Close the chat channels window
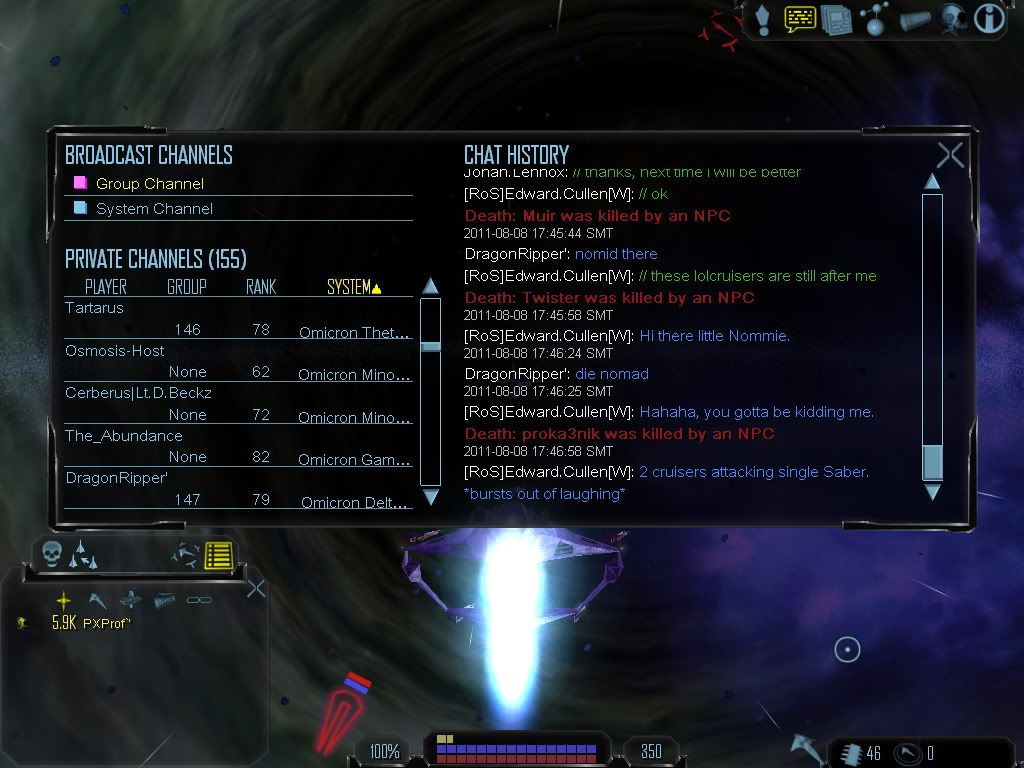Screen dimensions: 1024x768 tap(950, 155)
